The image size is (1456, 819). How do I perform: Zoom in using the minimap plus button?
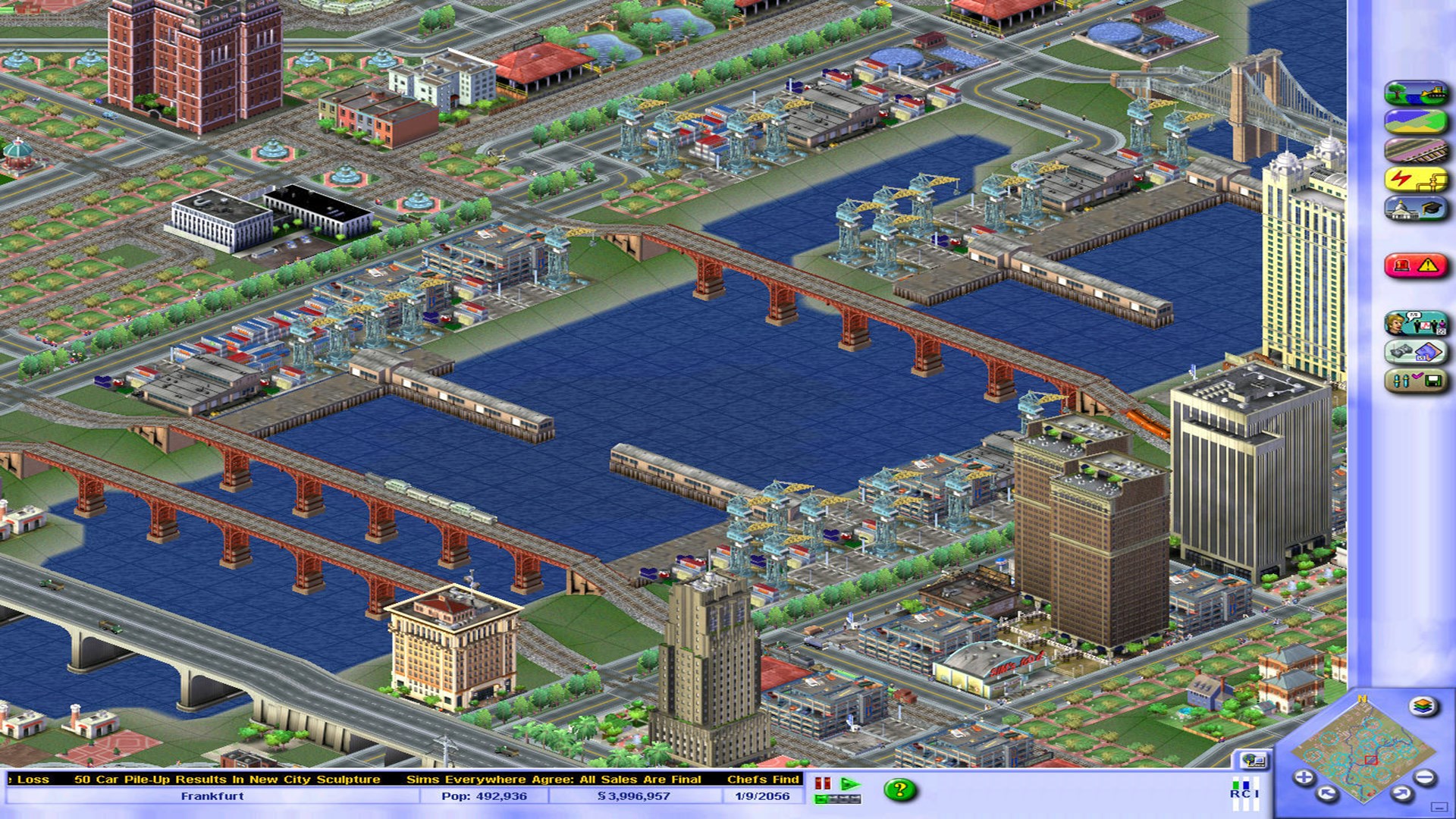coord(1304,777)
